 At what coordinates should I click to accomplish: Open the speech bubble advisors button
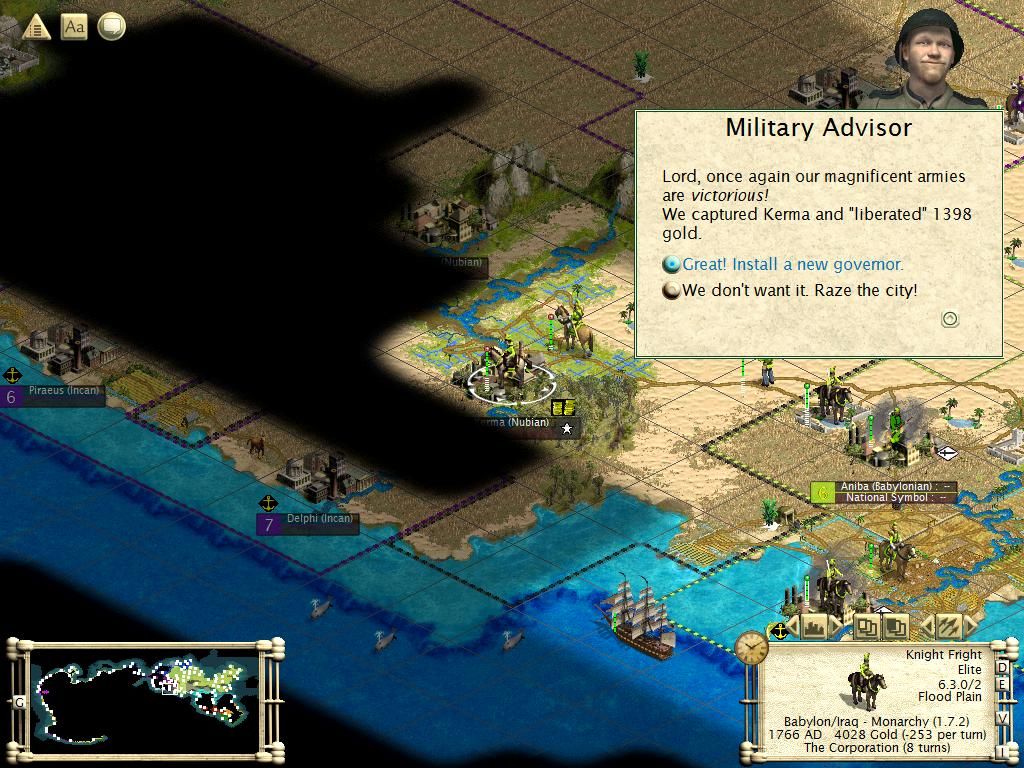[111, 26]
